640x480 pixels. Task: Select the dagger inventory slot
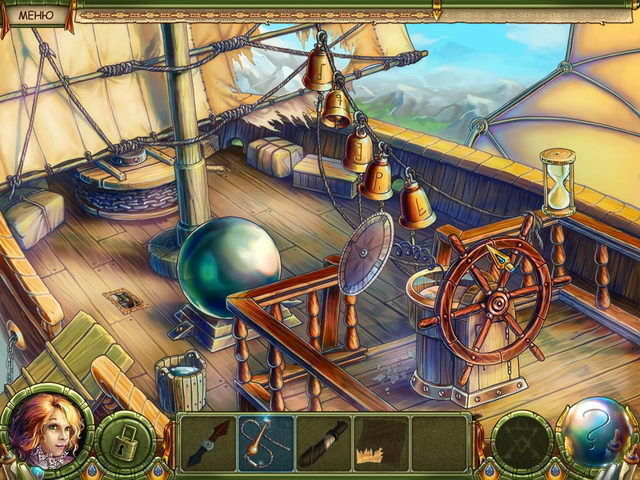(x=208, y=443)
